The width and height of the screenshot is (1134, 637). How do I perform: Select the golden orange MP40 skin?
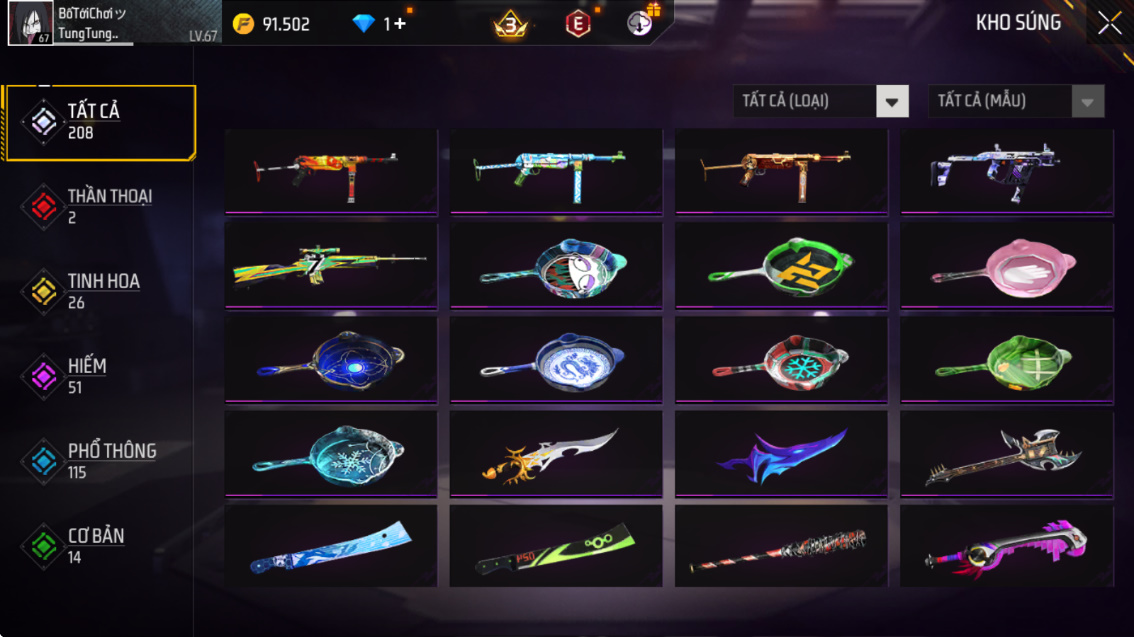[x=781, y=171]
